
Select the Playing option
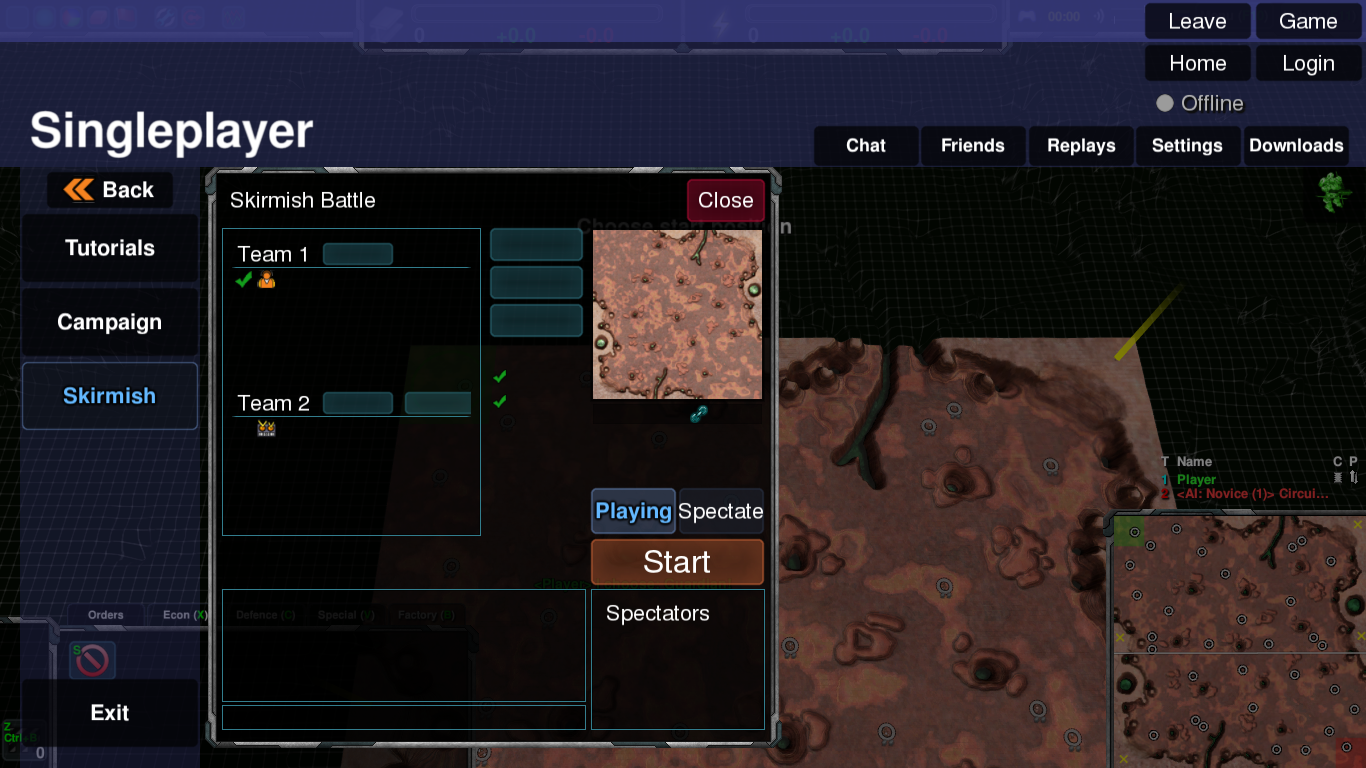633,511
